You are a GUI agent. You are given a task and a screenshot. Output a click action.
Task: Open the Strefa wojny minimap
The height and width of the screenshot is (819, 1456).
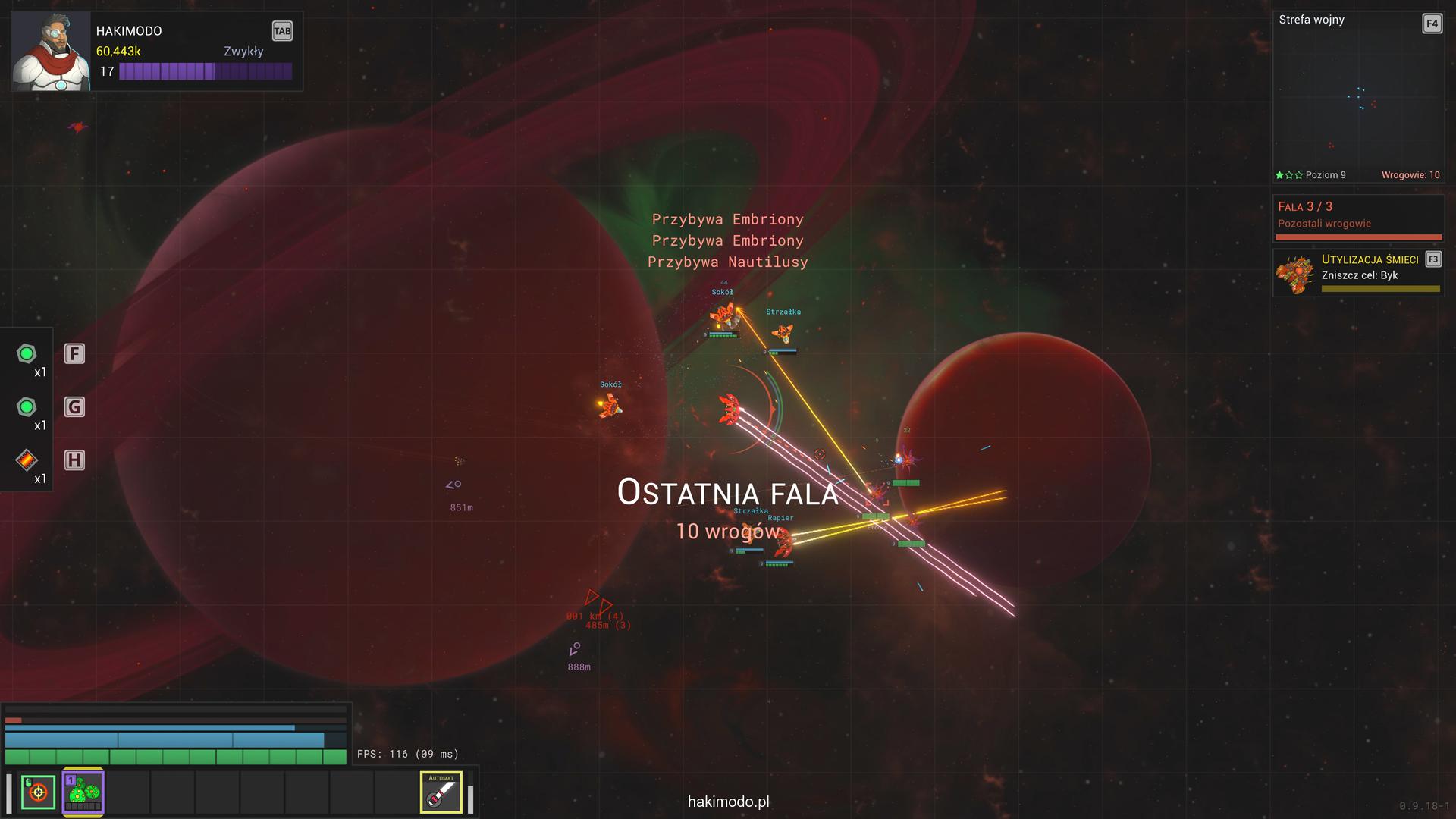(x=1357, y=99)
